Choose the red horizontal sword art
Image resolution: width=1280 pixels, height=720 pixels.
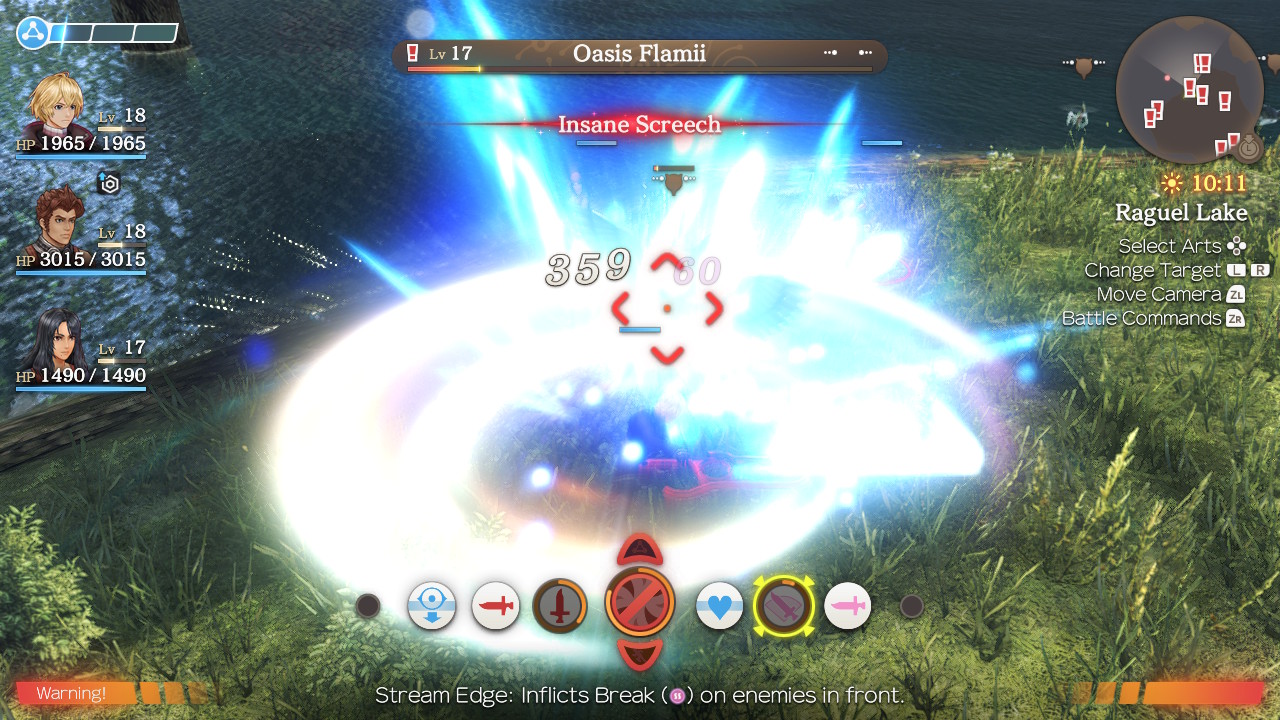pyautogui.click(x=496, y=606)
